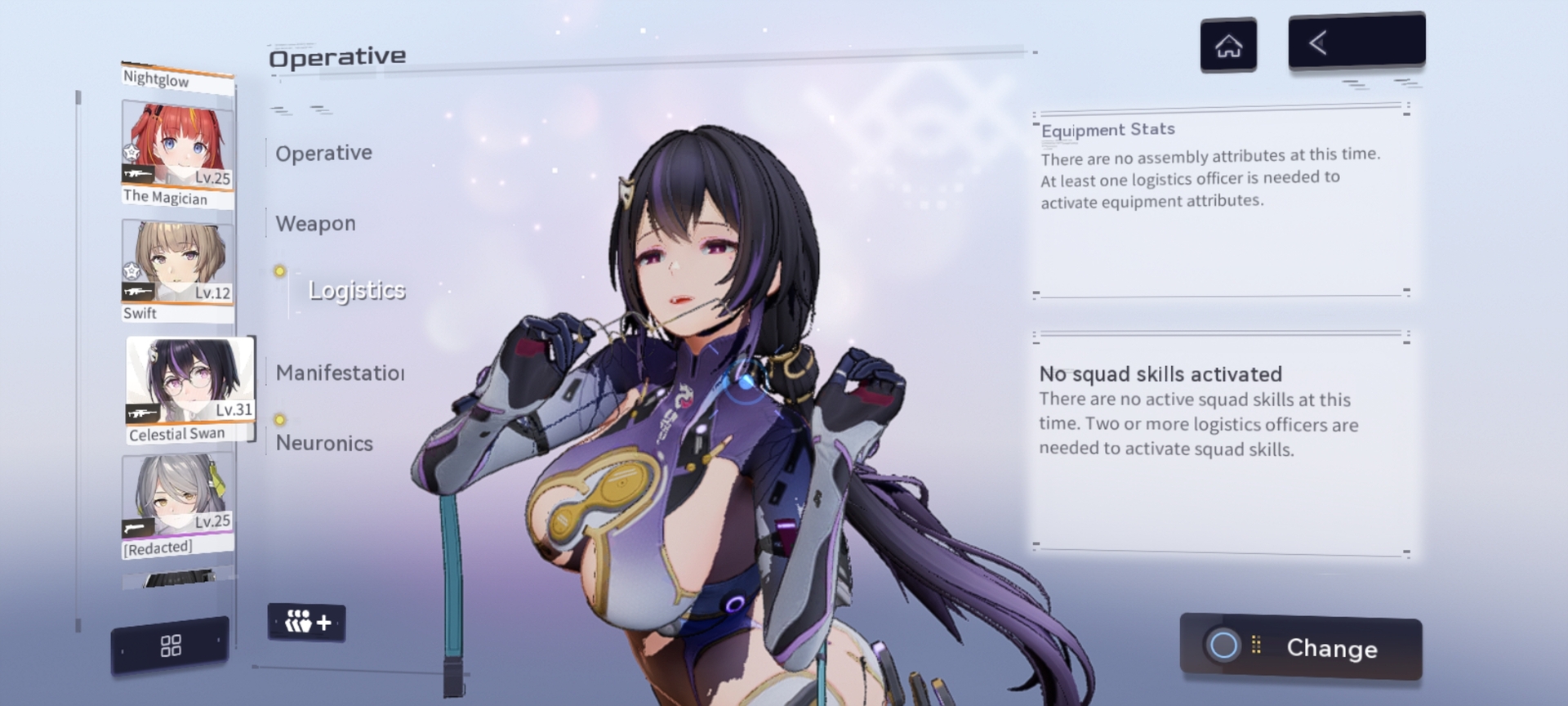Go back with the arrow button
The width and height of the screenshot is (1568, 706).
point(1356,42)
